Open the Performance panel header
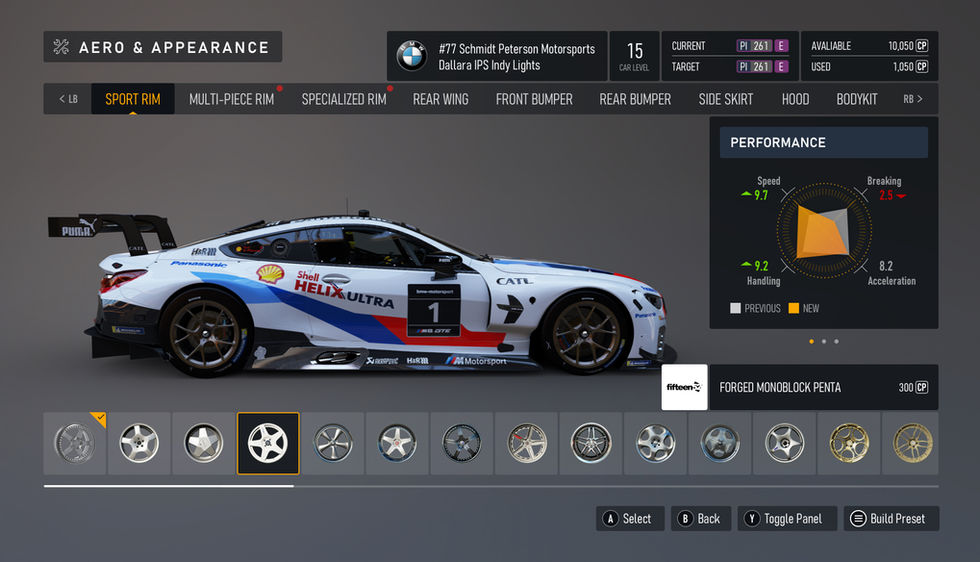Image resolution: width=980 pixels, height=562 pixels. 823,142
